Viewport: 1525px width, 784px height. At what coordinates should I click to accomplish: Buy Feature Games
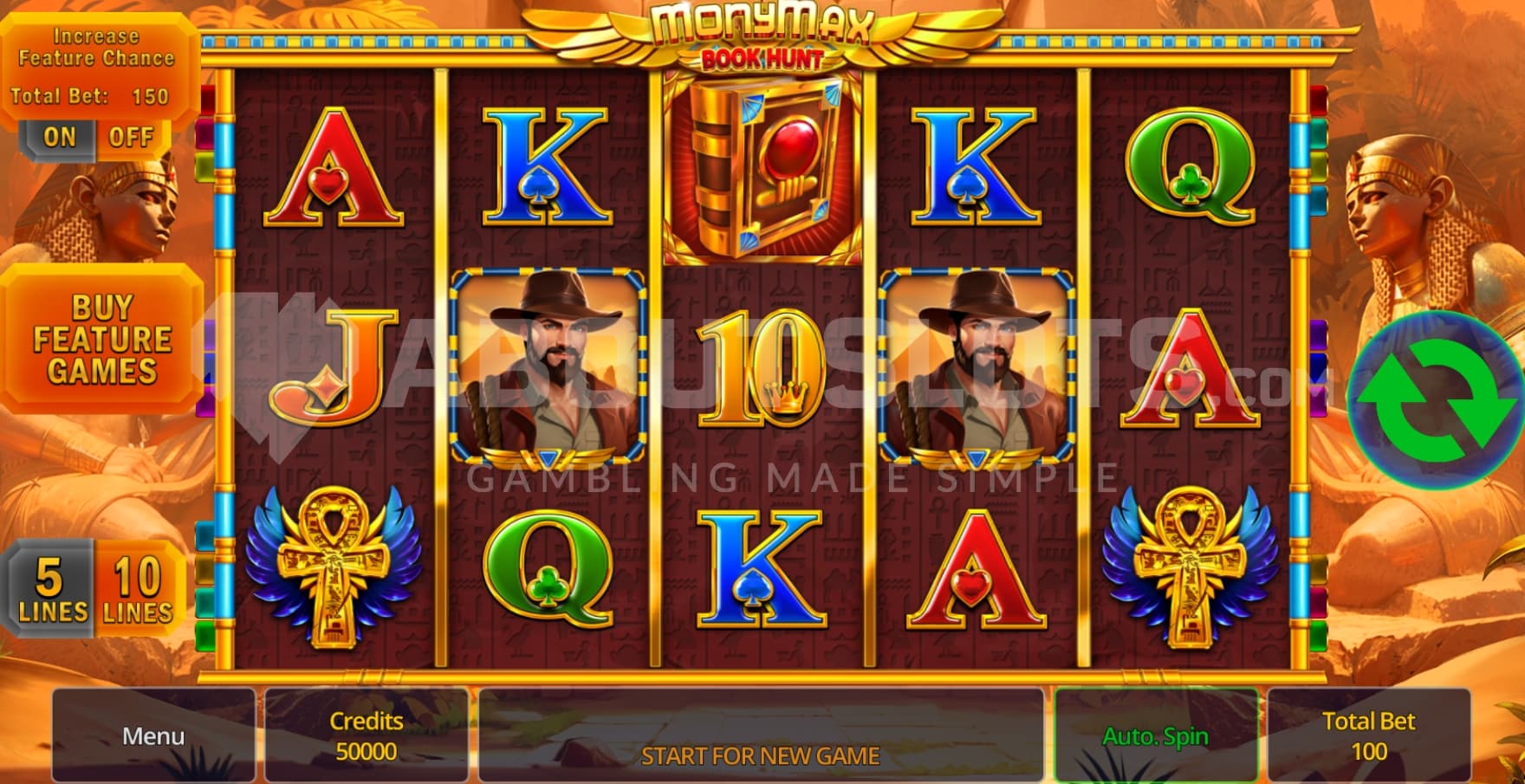point(102,339)
